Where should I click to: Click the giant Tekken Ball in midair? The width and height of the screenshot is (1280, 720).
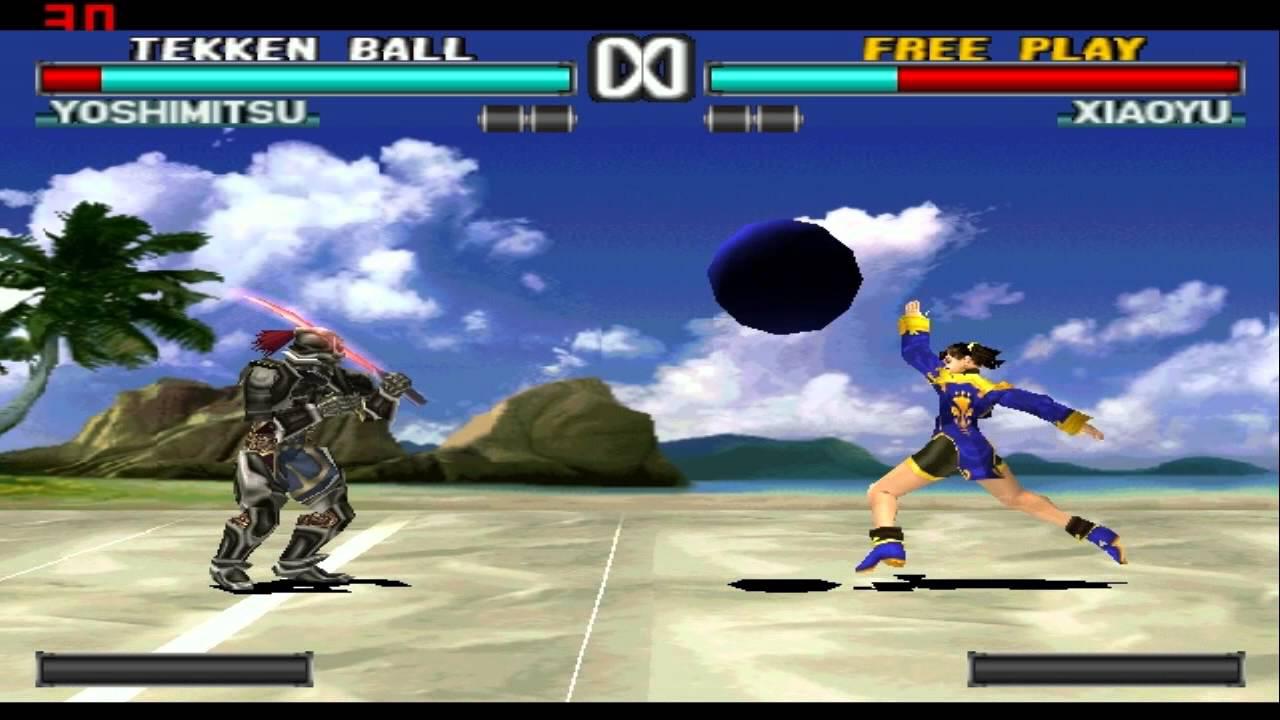[785, 277]
